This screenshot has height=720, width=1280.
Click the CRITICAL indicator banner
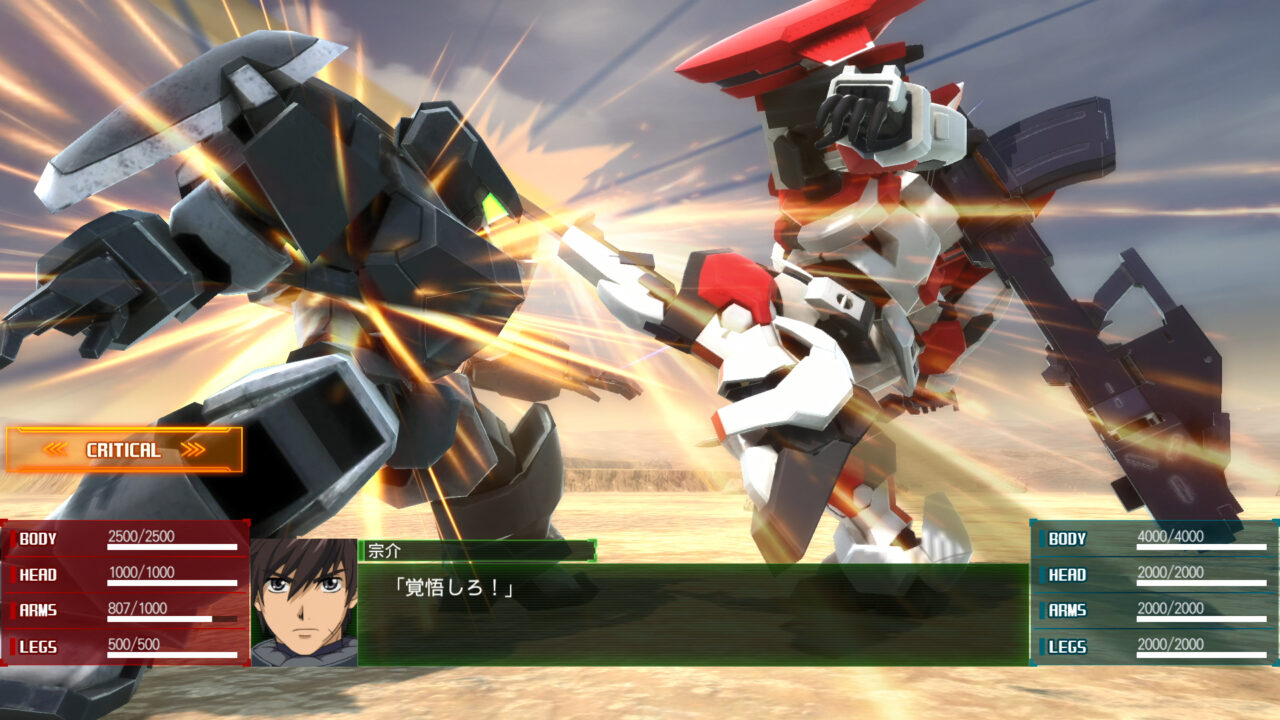coord(125,451)
